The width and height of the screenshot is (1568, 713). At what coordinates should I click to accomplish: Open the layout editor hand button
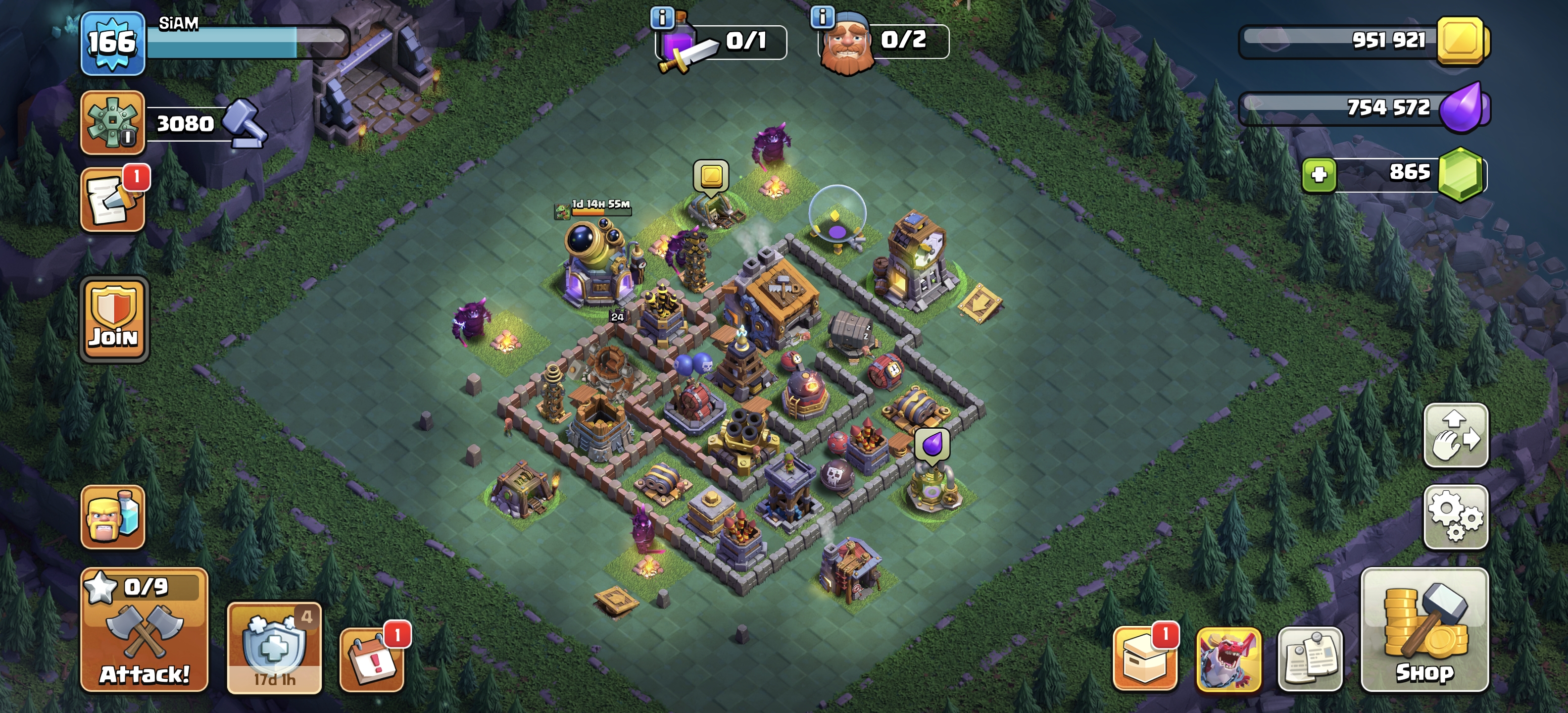1455,435
